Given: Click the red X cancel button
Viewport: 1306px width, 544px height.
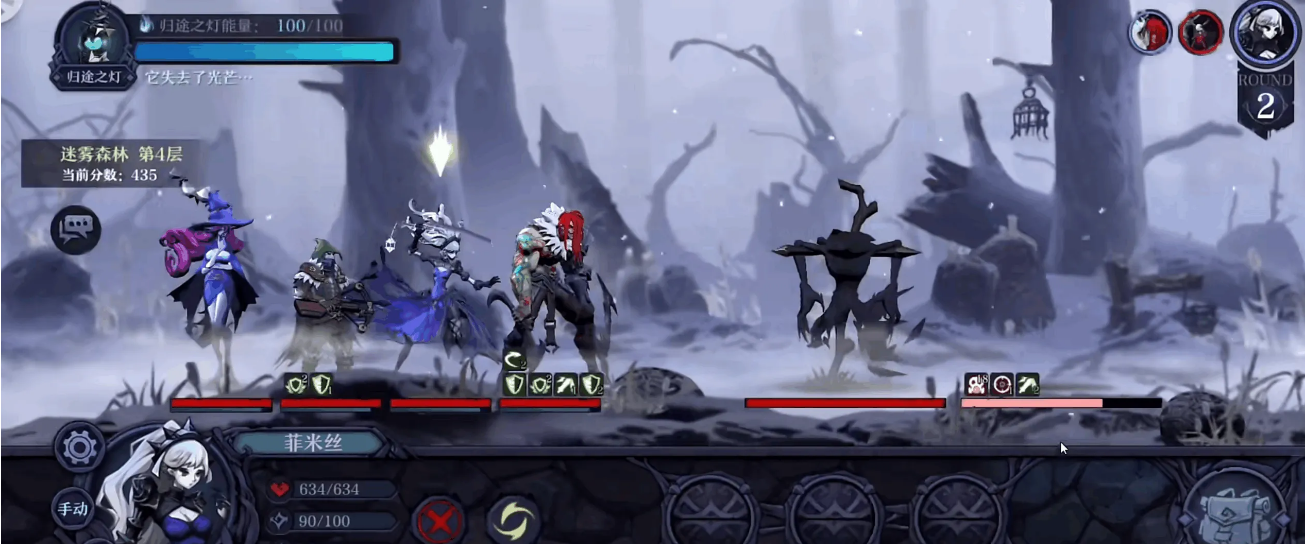Looking at the screenshot, I should pyautogui.click(x=437, y=520).
